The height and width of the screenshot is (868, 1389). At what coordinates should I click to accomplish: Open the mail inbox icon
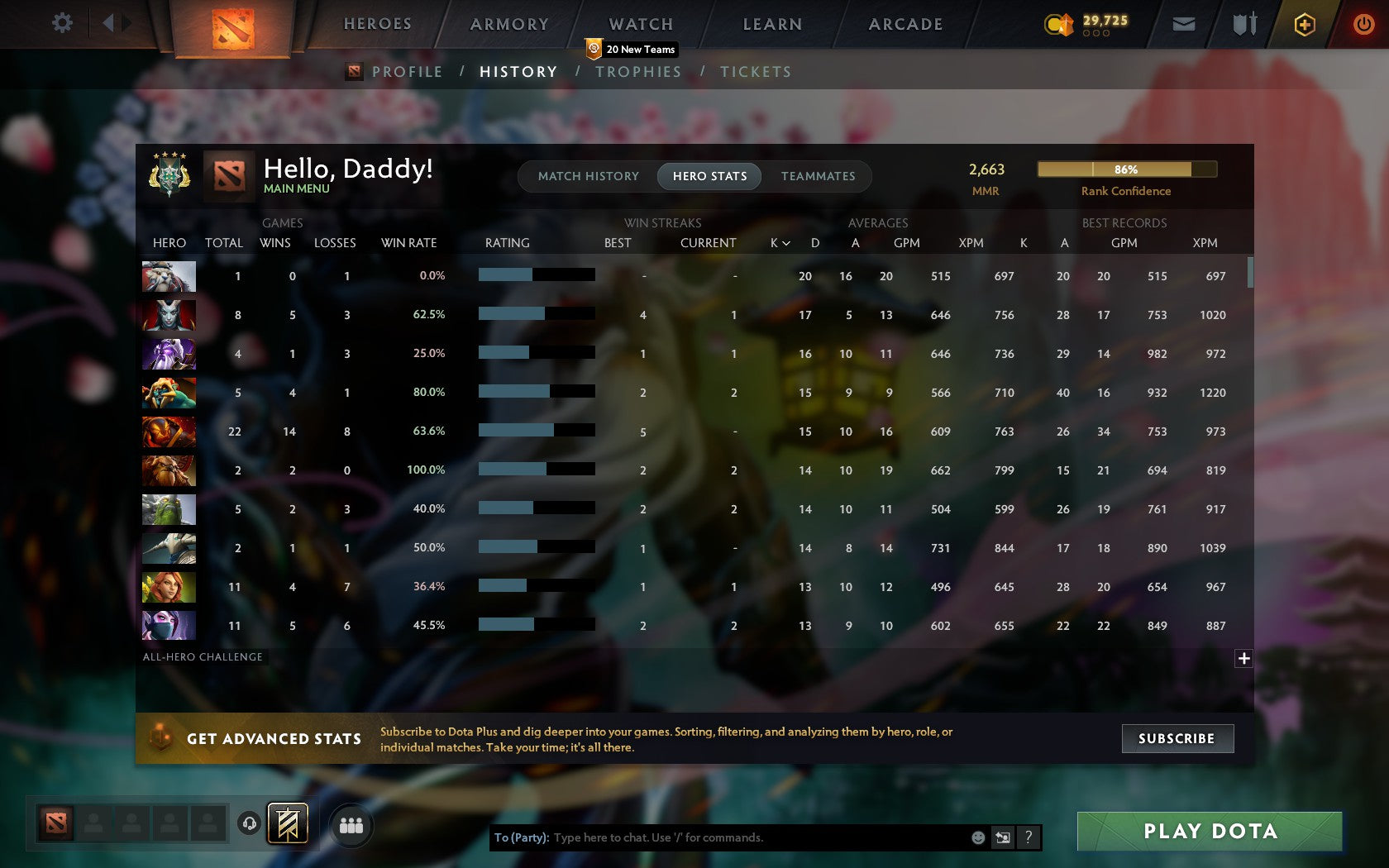[1184, 24]
